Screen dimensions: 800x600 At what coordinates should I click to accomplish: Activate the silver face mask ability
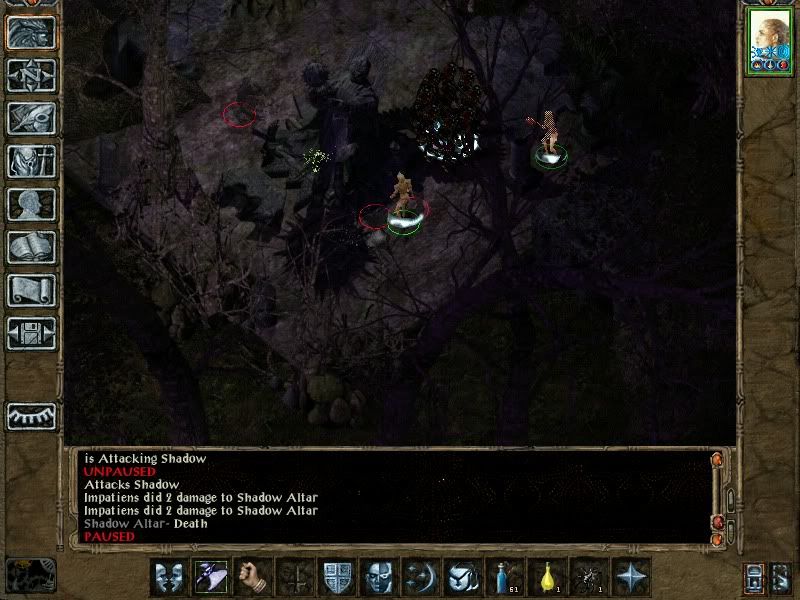point(379,577)
